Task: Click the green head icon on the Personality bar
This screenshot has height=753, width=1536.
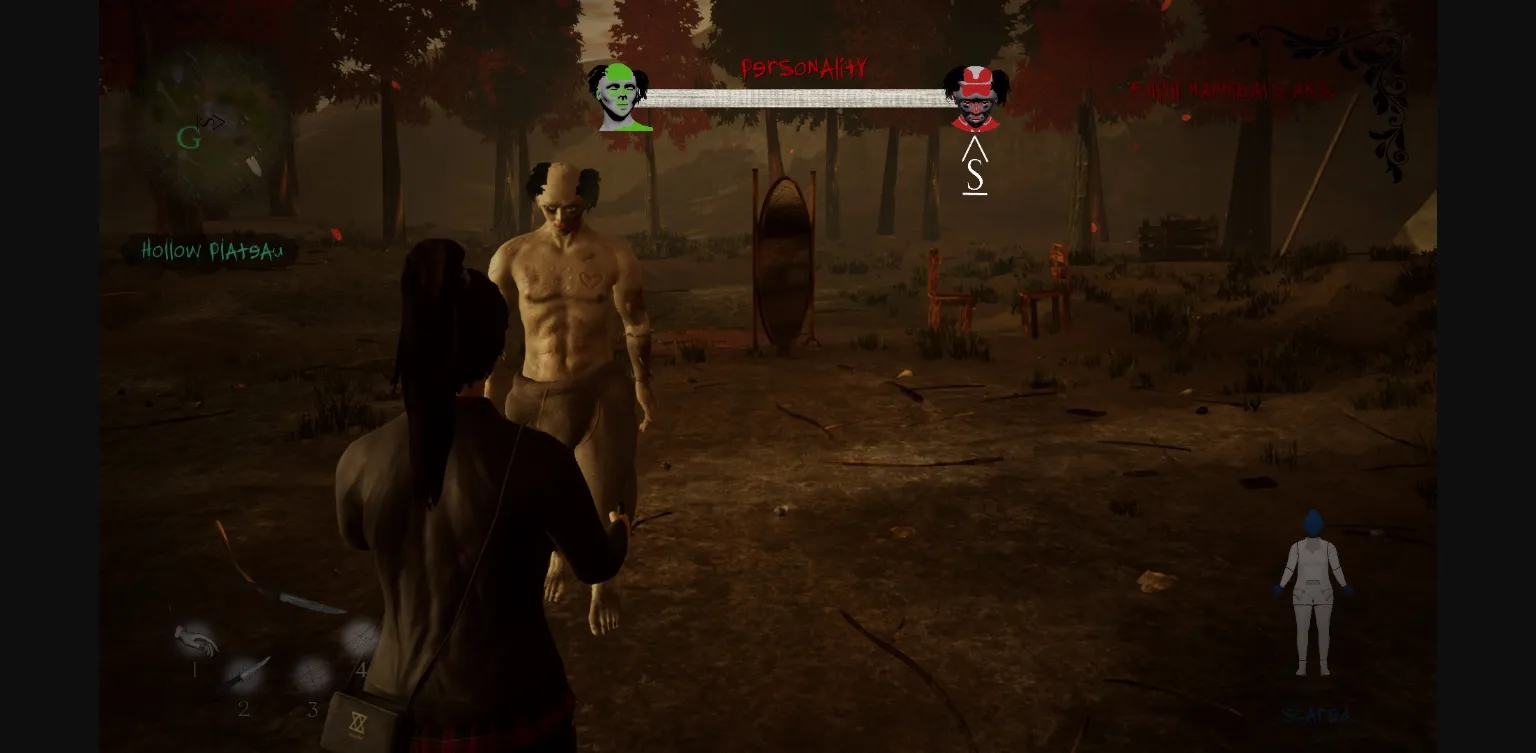Action: (x=622, y=99)
